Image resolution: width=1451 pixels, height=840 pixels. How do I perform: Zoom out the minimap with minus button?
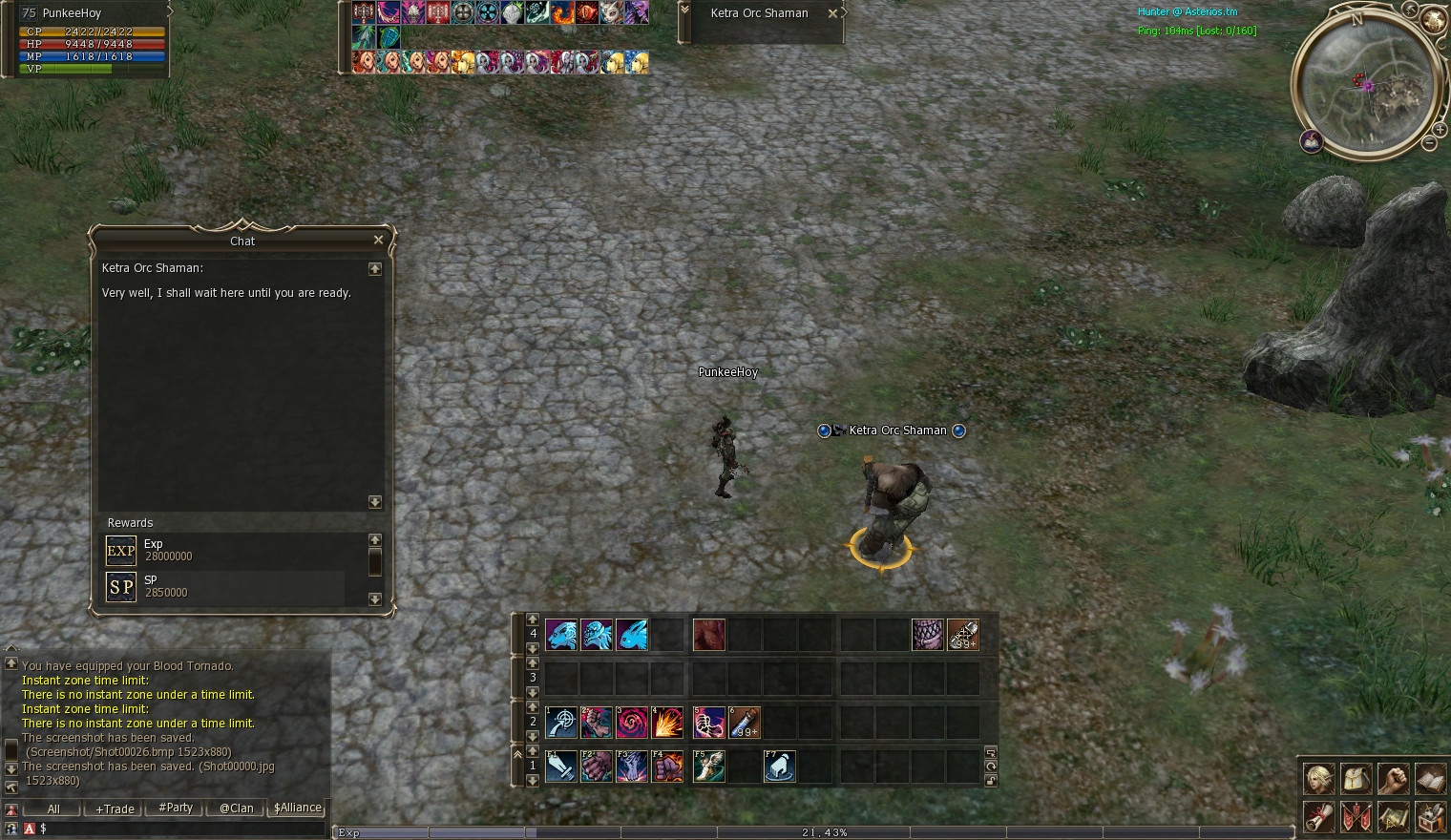click(1429, 143)
